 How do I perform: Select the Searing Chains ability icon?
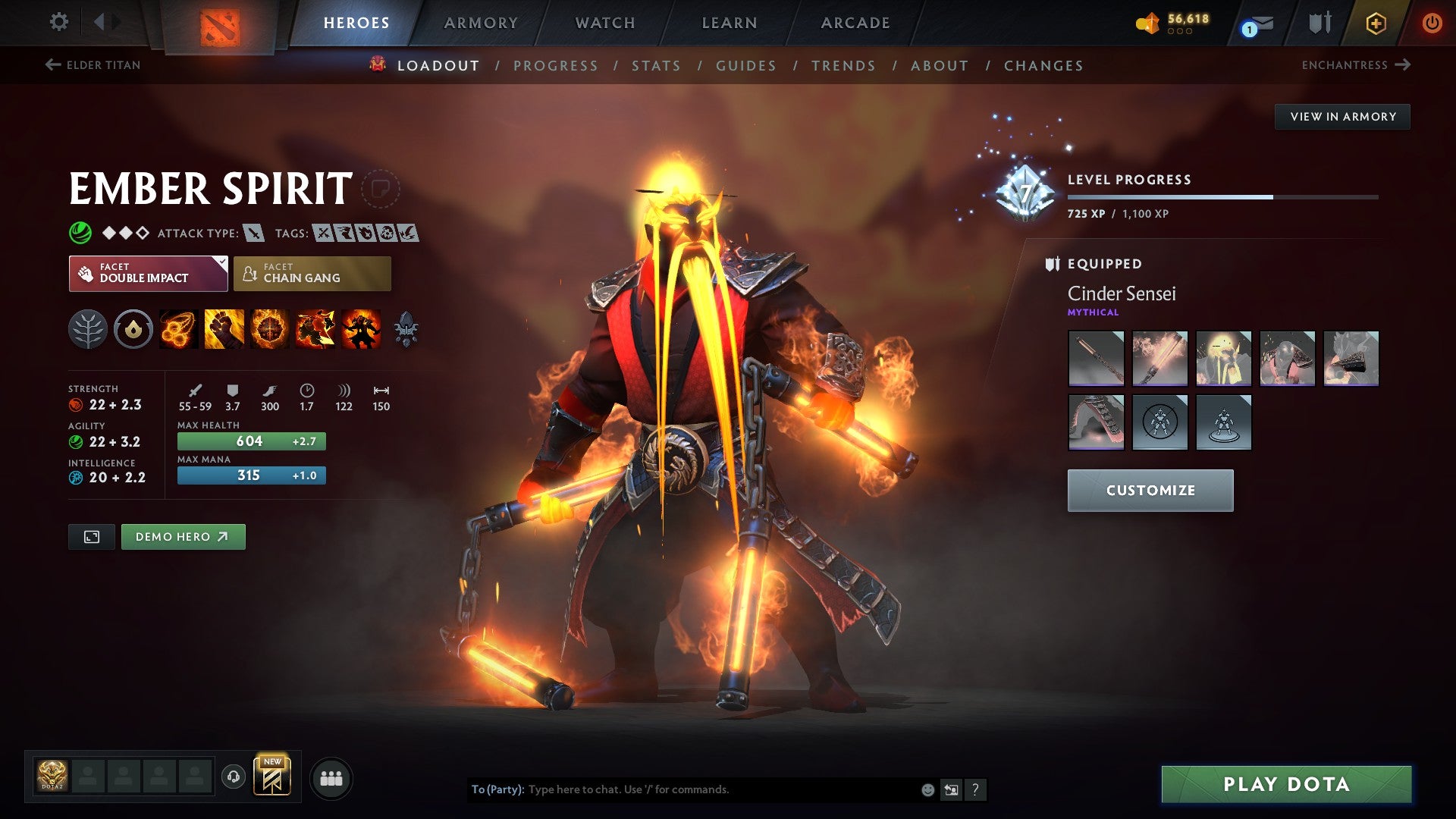click(x=177, y=329)
